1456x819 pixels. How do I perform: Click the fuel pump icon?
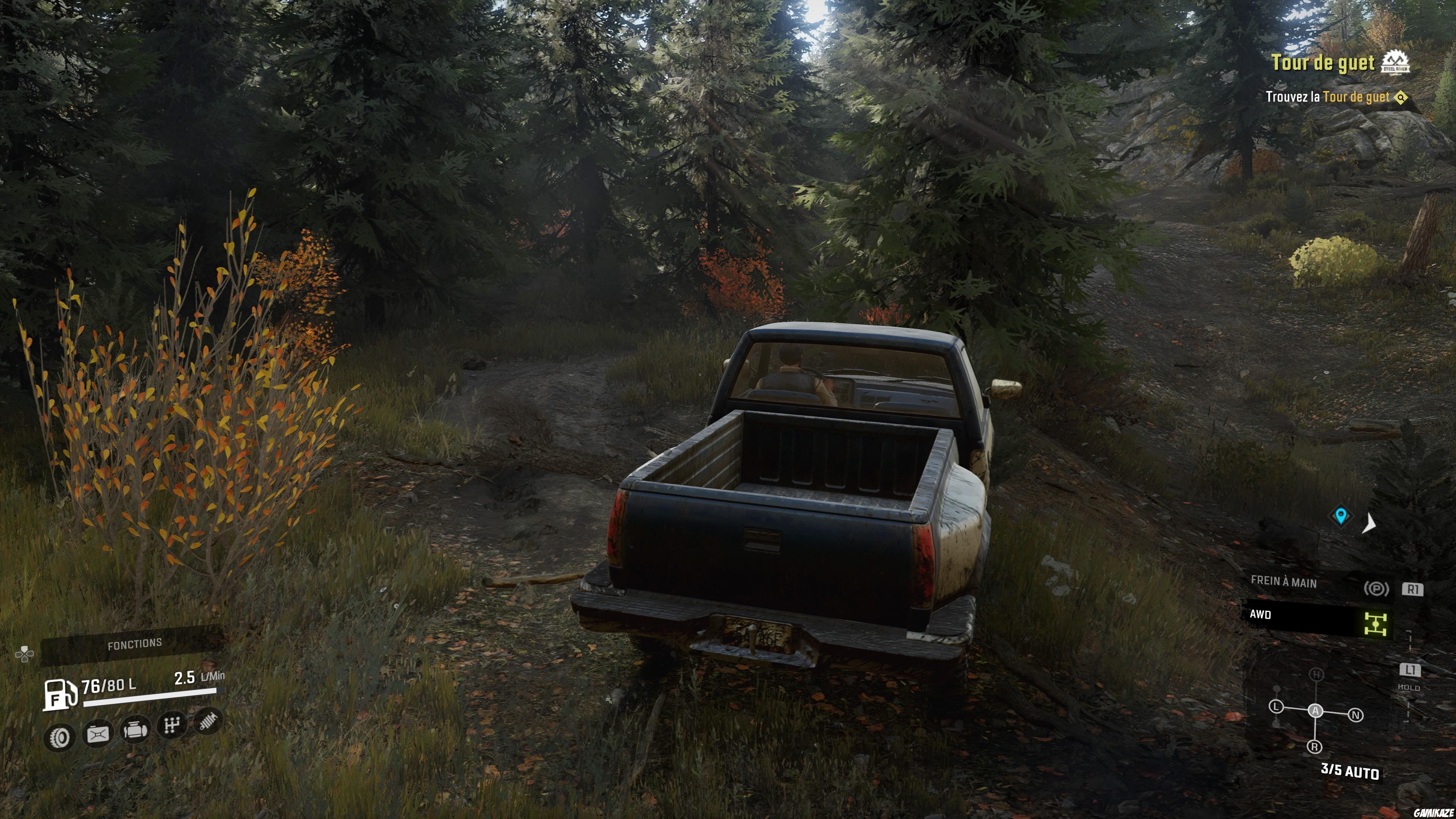click(60, 695)
